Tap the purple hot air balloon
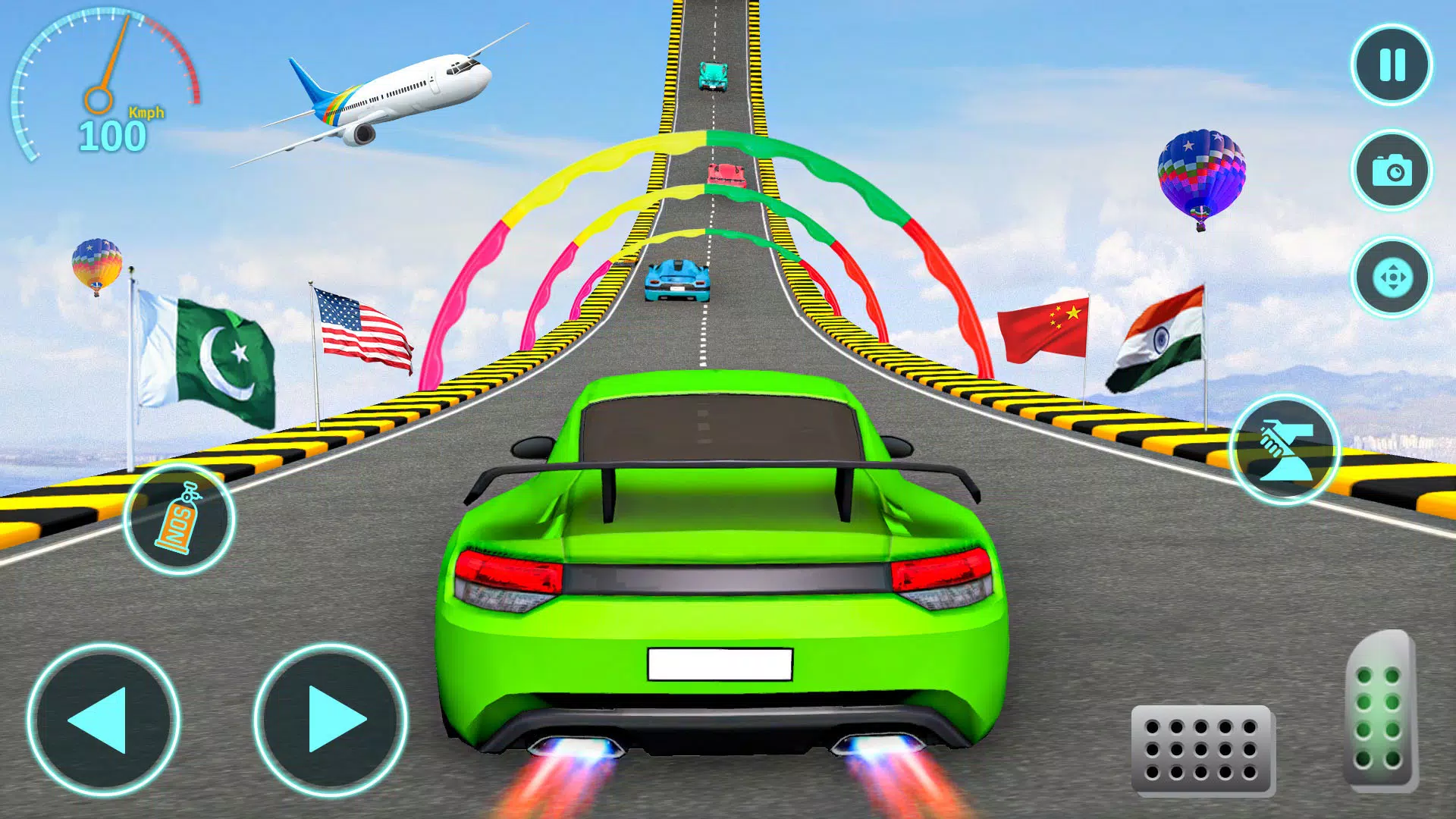 (1202, 167)
